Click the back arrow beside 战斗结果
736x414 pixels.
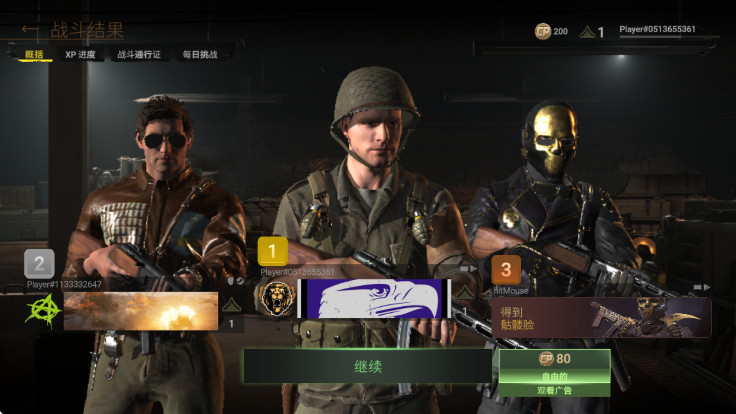click(29, 30)
